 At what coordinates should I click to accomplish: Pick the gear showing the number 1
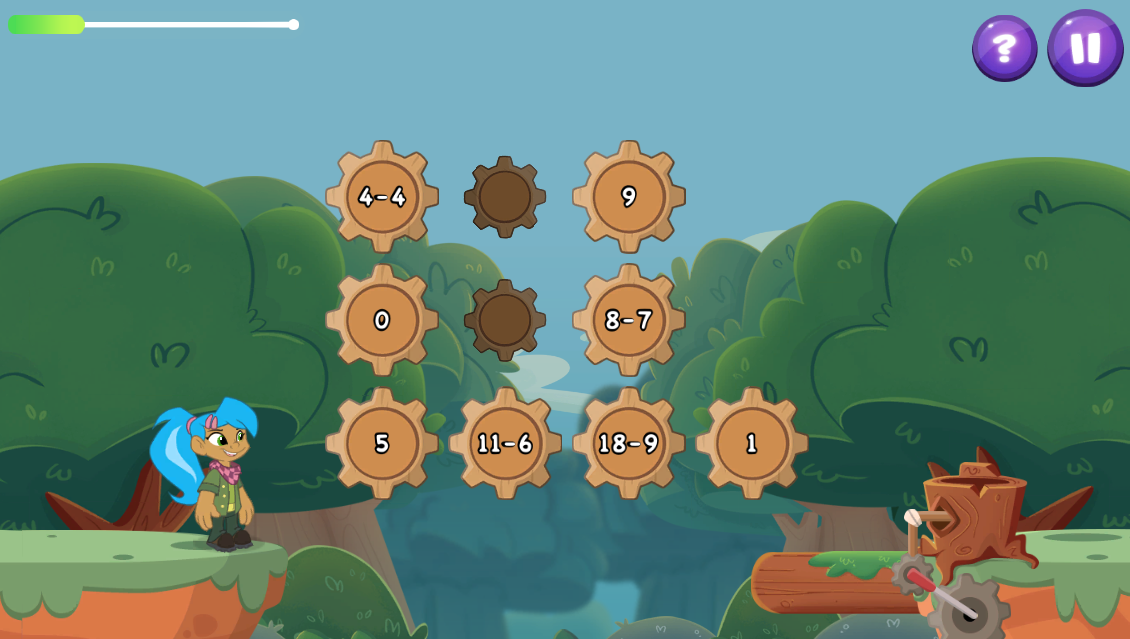click(752, 443)
